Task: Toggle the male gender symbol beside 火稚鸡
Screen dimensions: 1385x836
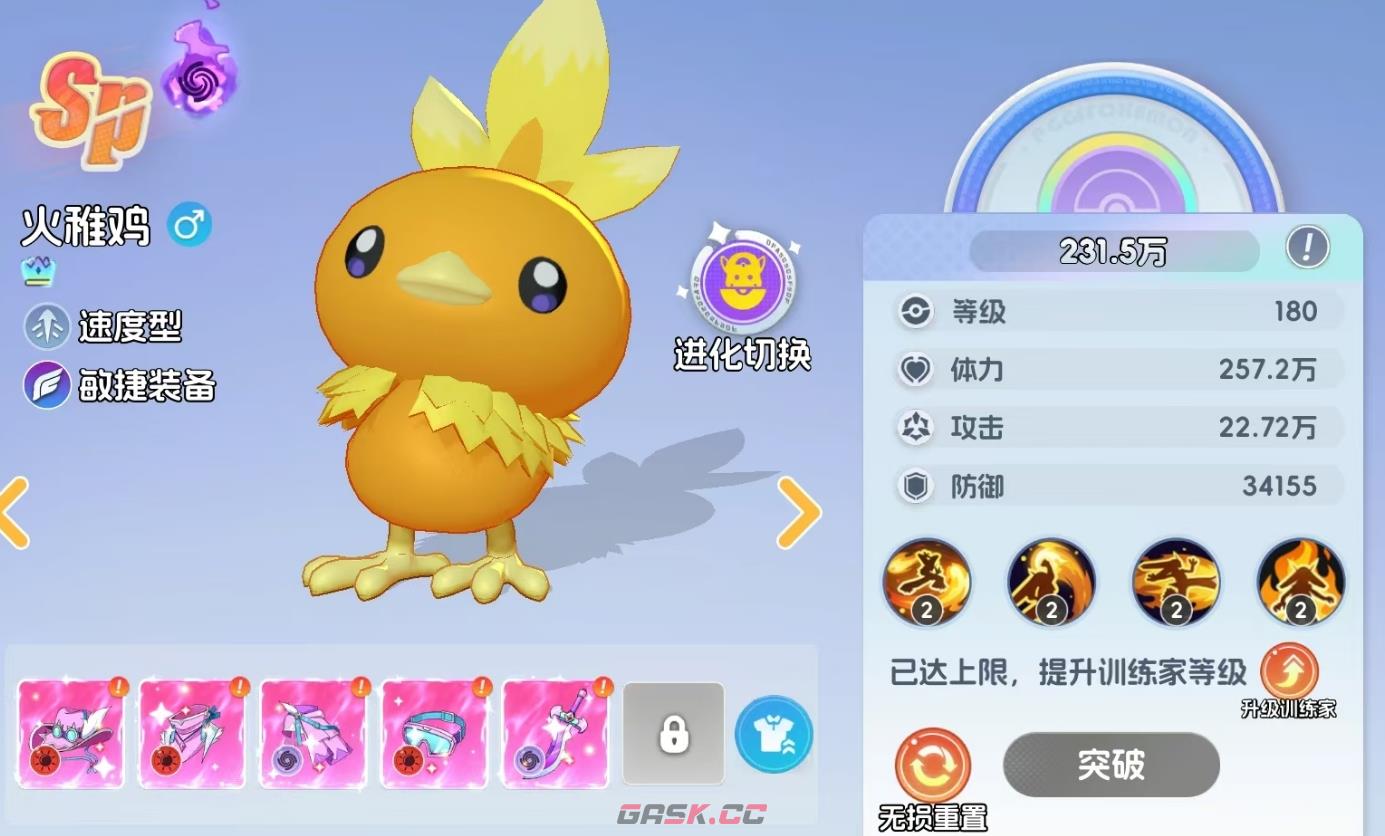Action: tap(188, 225)
